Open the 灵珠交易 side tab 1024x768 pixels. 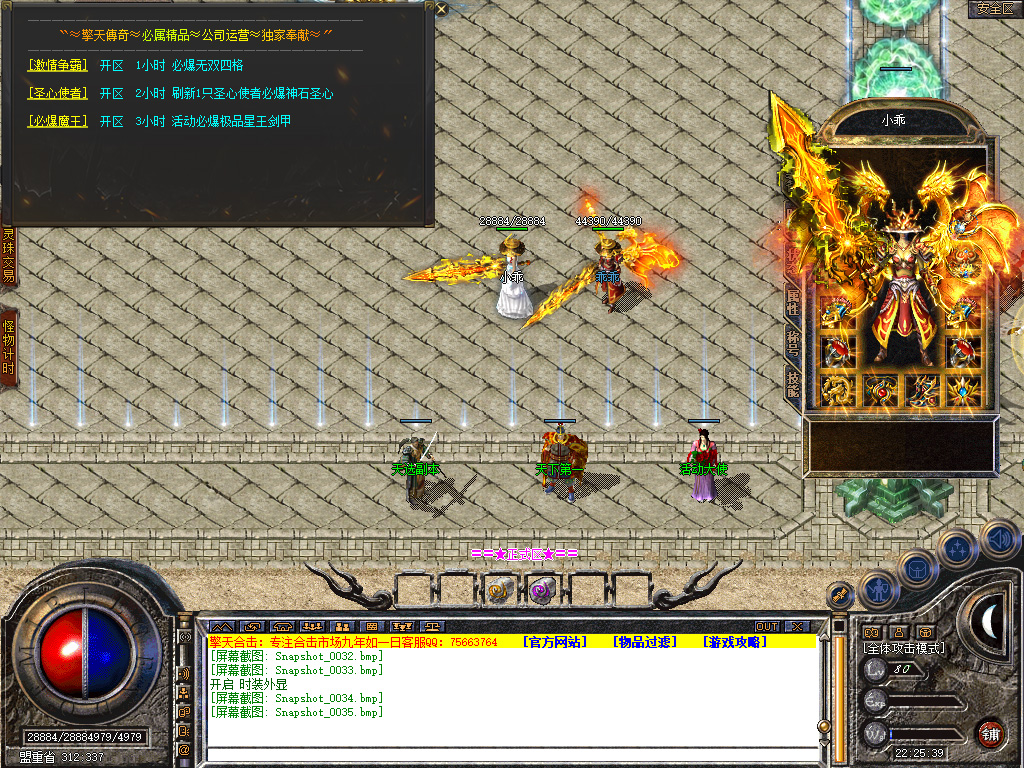(x=8, y=255)
